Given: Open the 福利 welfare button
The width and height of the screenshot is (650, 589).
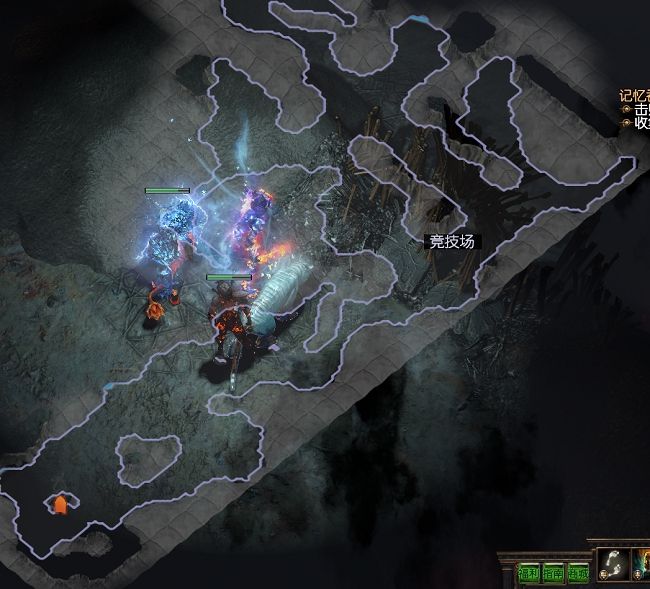Looking at the screenshot, I should (529, 573).
